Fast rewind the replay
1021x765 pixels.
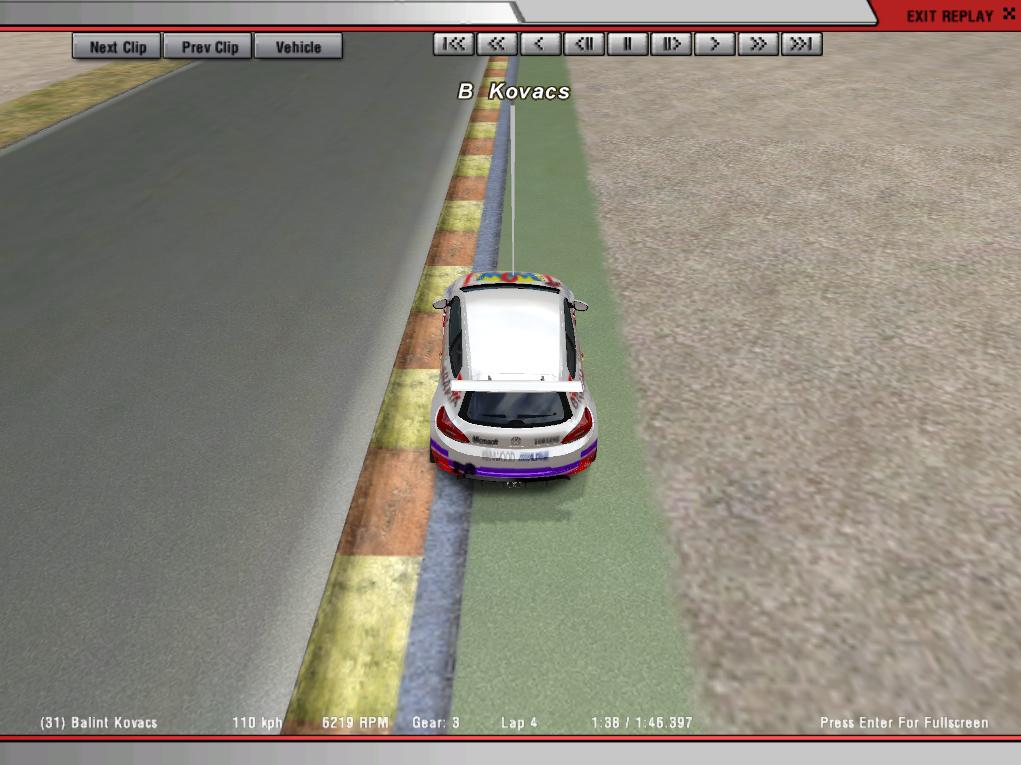click(x=497, y=44)
